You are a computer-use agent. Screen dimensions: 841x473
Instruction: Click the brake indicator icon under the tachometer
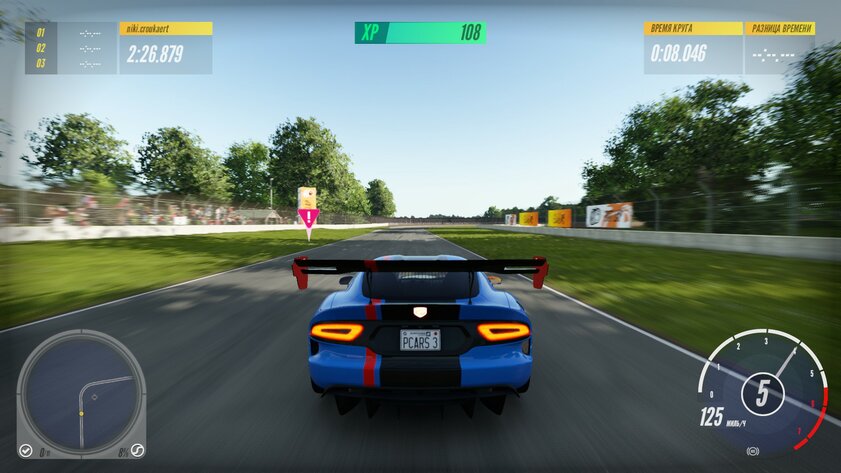point(753,451)
